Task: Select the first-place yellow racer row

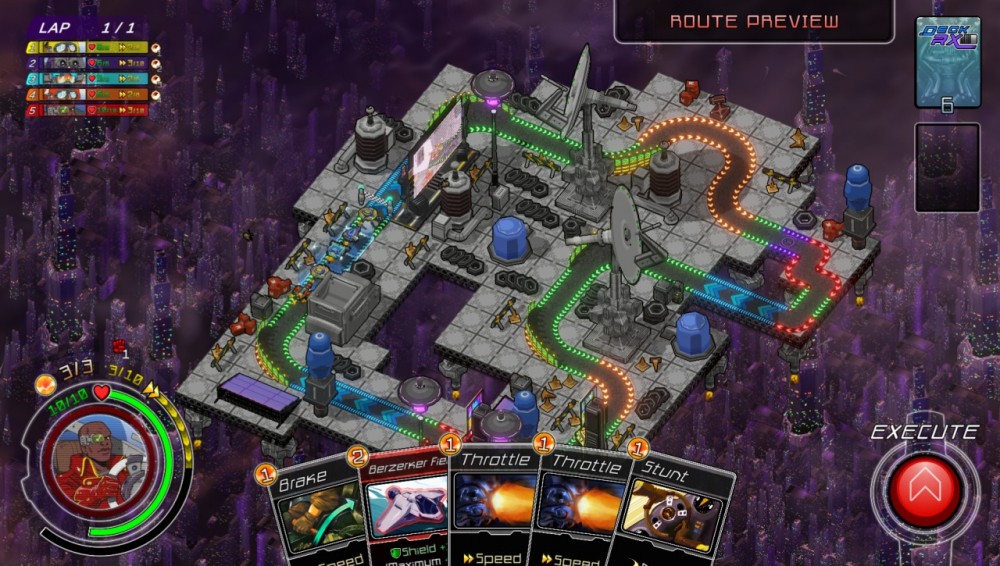Action: pyautogui.click(x=88, y=47)
